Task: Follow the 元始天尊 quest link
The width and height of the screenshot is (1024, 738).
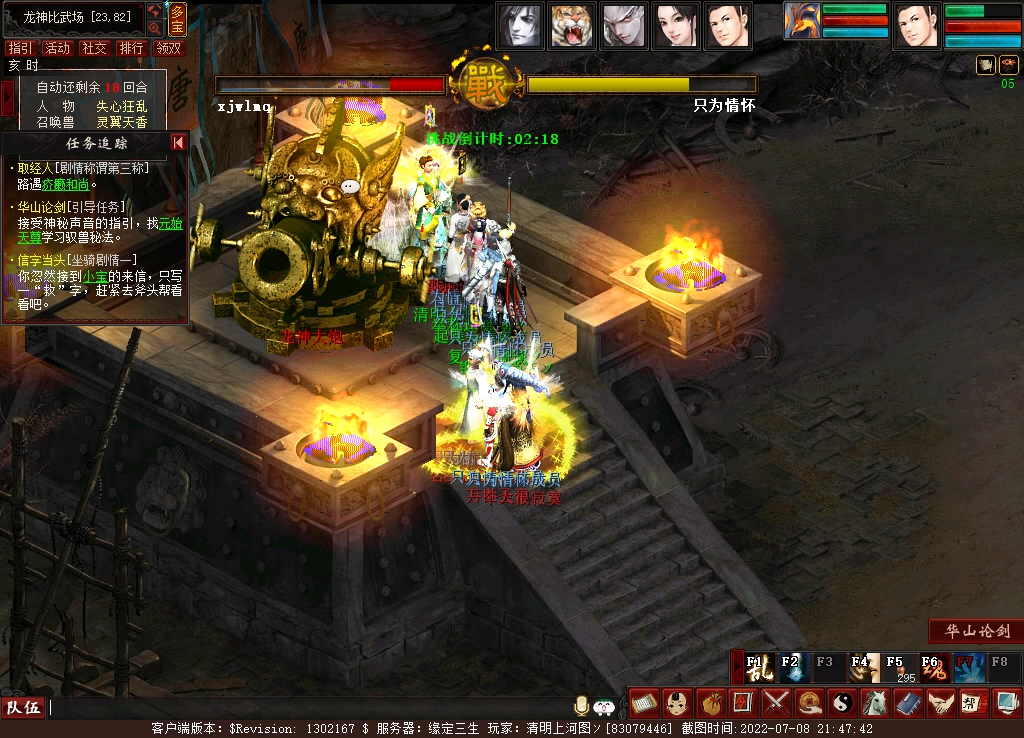Action: pos(172,223)
